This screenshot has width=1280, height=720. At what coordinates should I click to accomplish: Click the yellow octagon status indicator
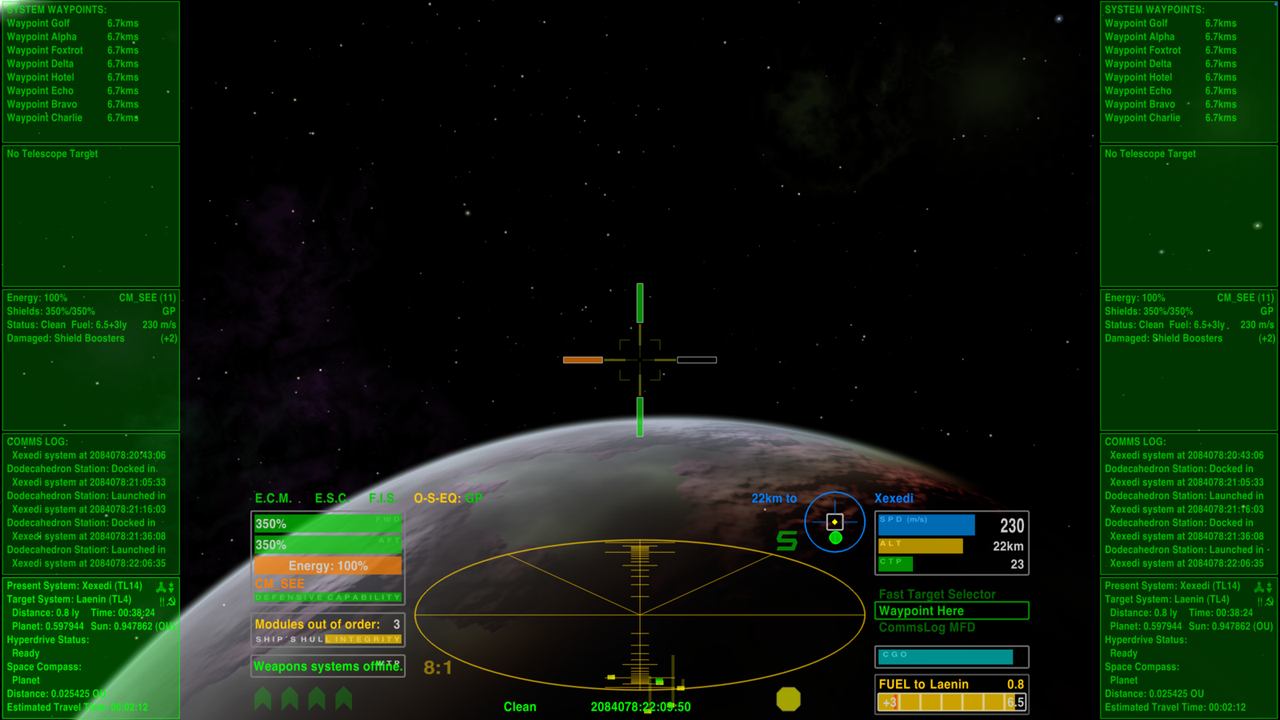coord(789,698)
